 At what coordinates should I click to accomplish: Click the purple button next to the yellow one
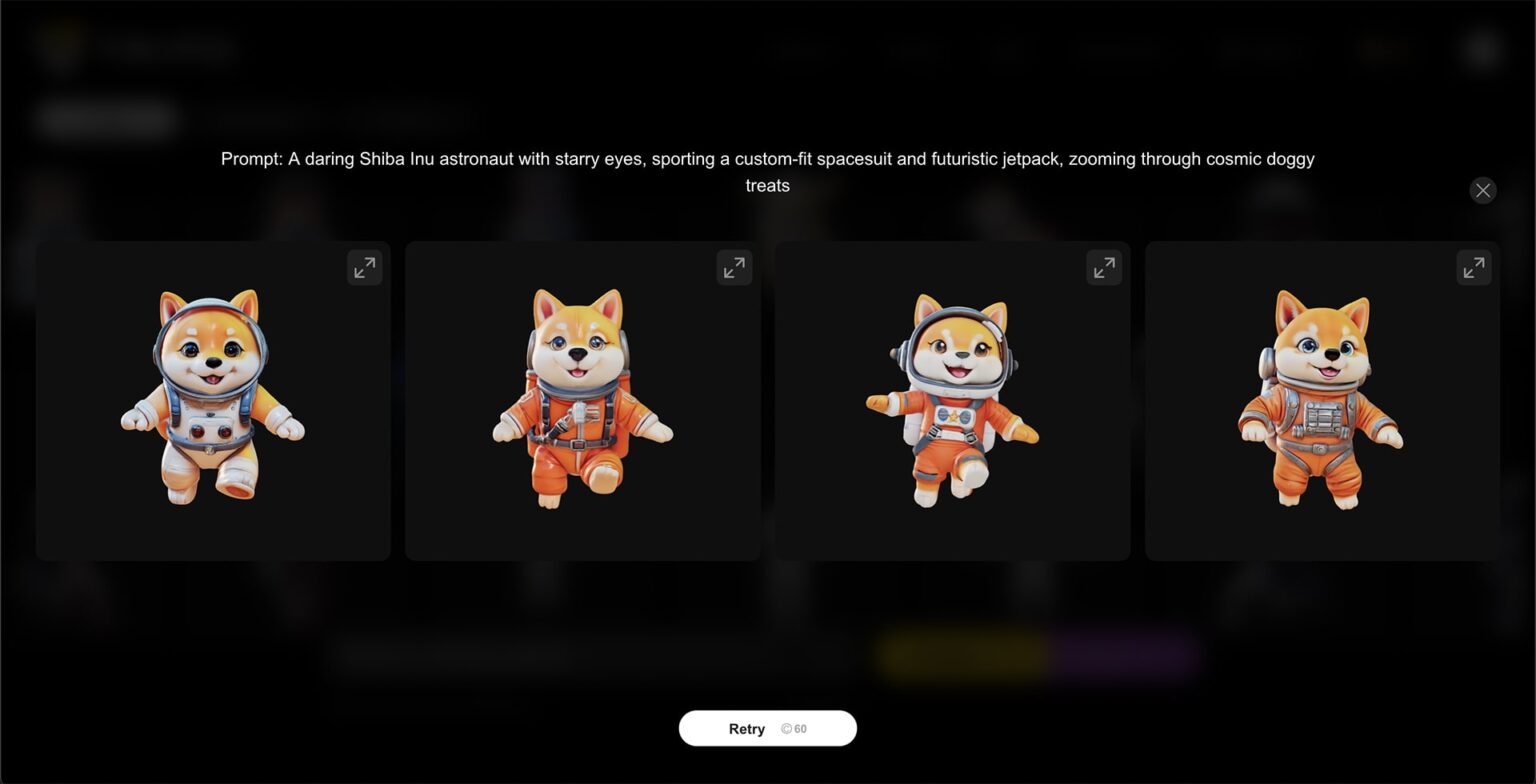click(x=1125, y=658)
